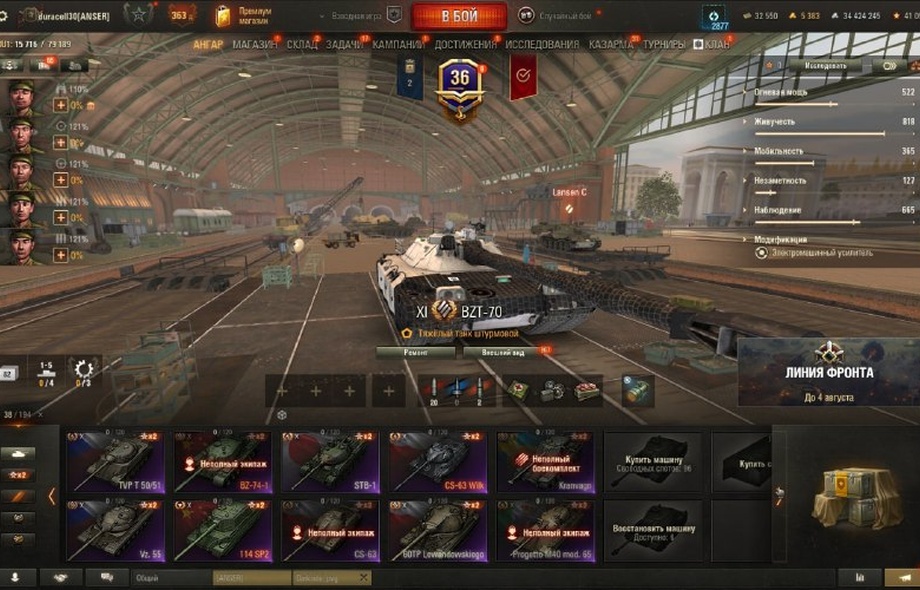Open the МАГАЗИН tab
The width and height of the screenshot is (920, 590).
(x=257, y=44)
